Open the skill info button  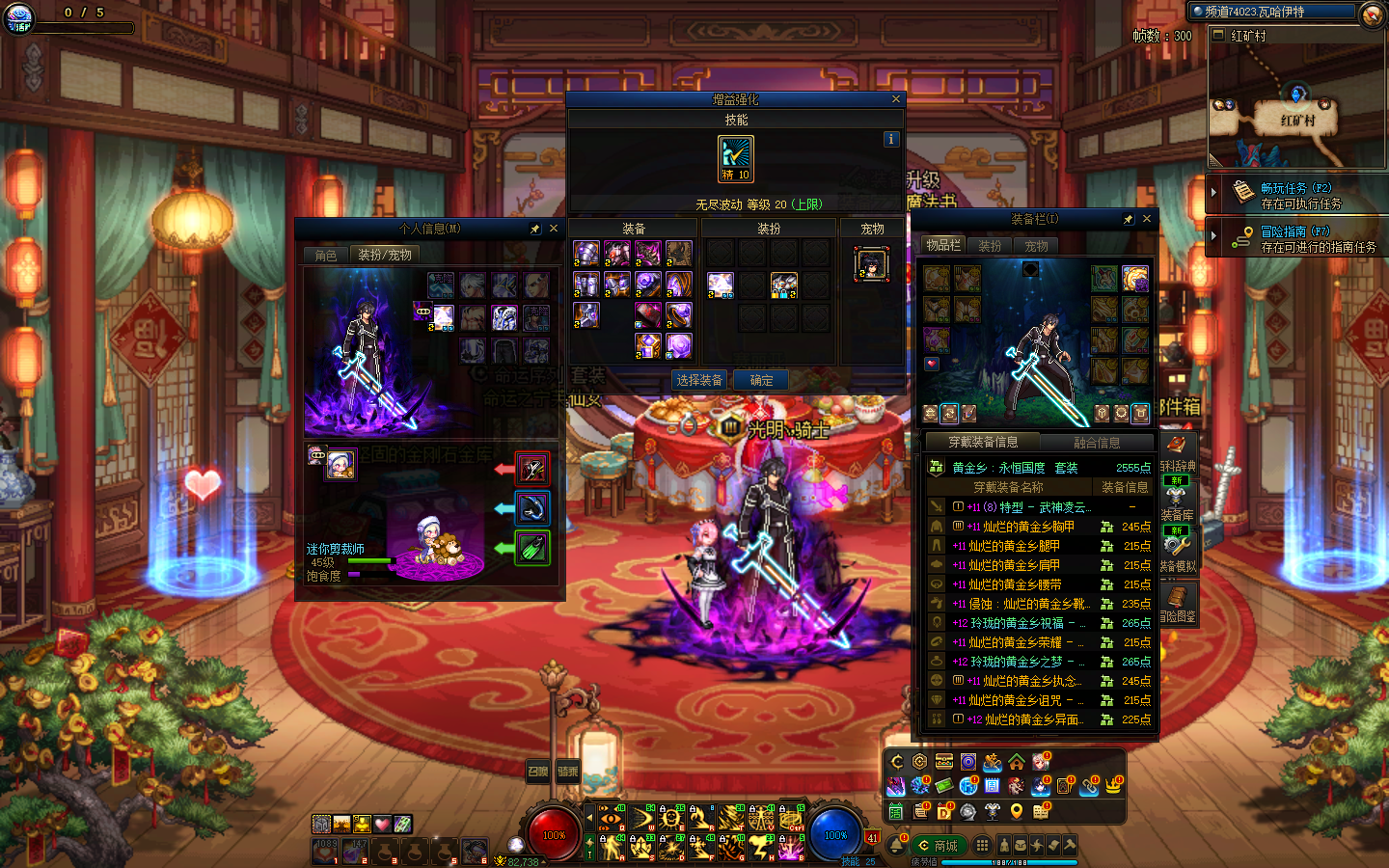(890, 139)
